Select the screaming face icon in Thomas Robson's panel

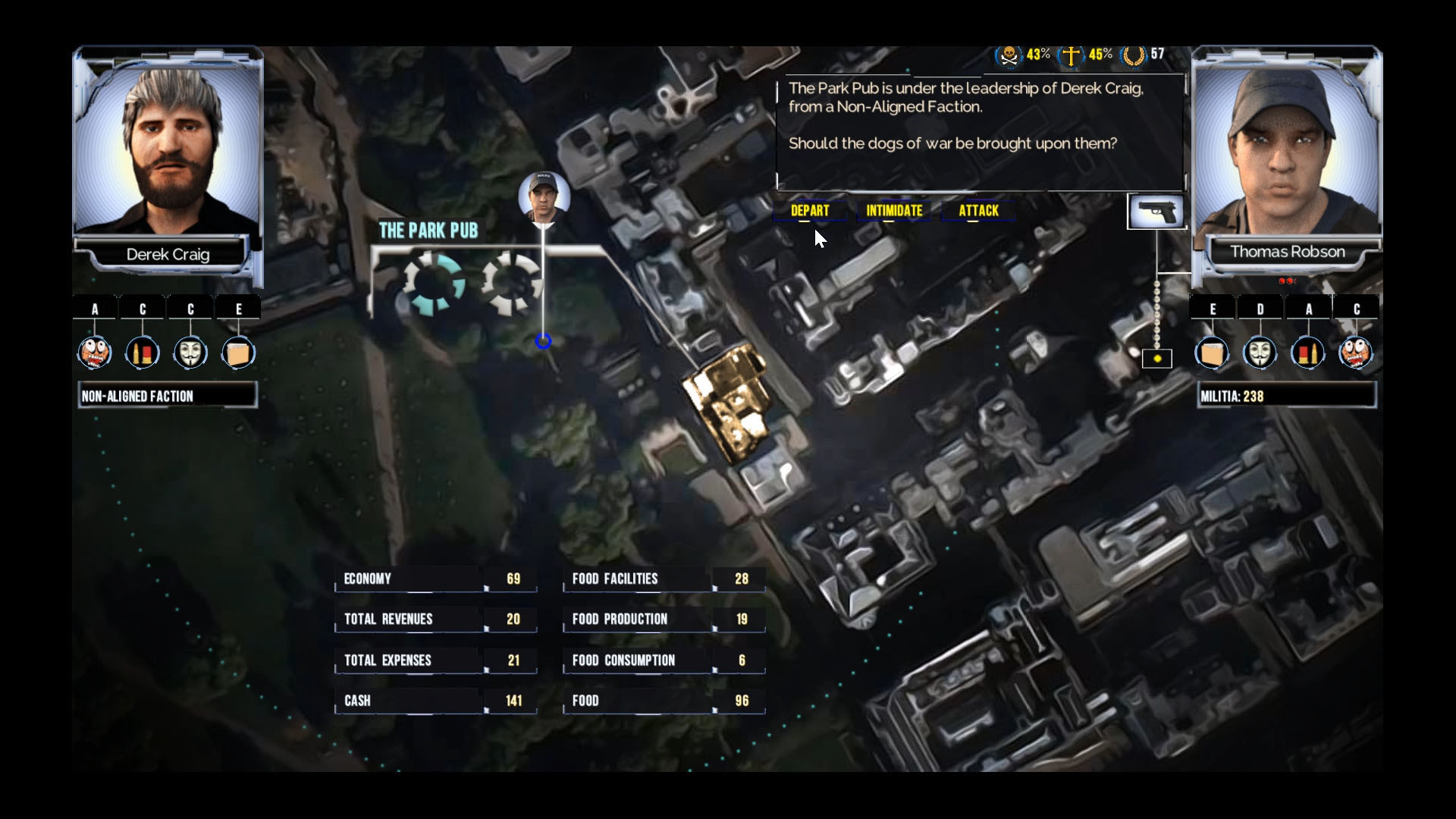tap(1357, 352)
